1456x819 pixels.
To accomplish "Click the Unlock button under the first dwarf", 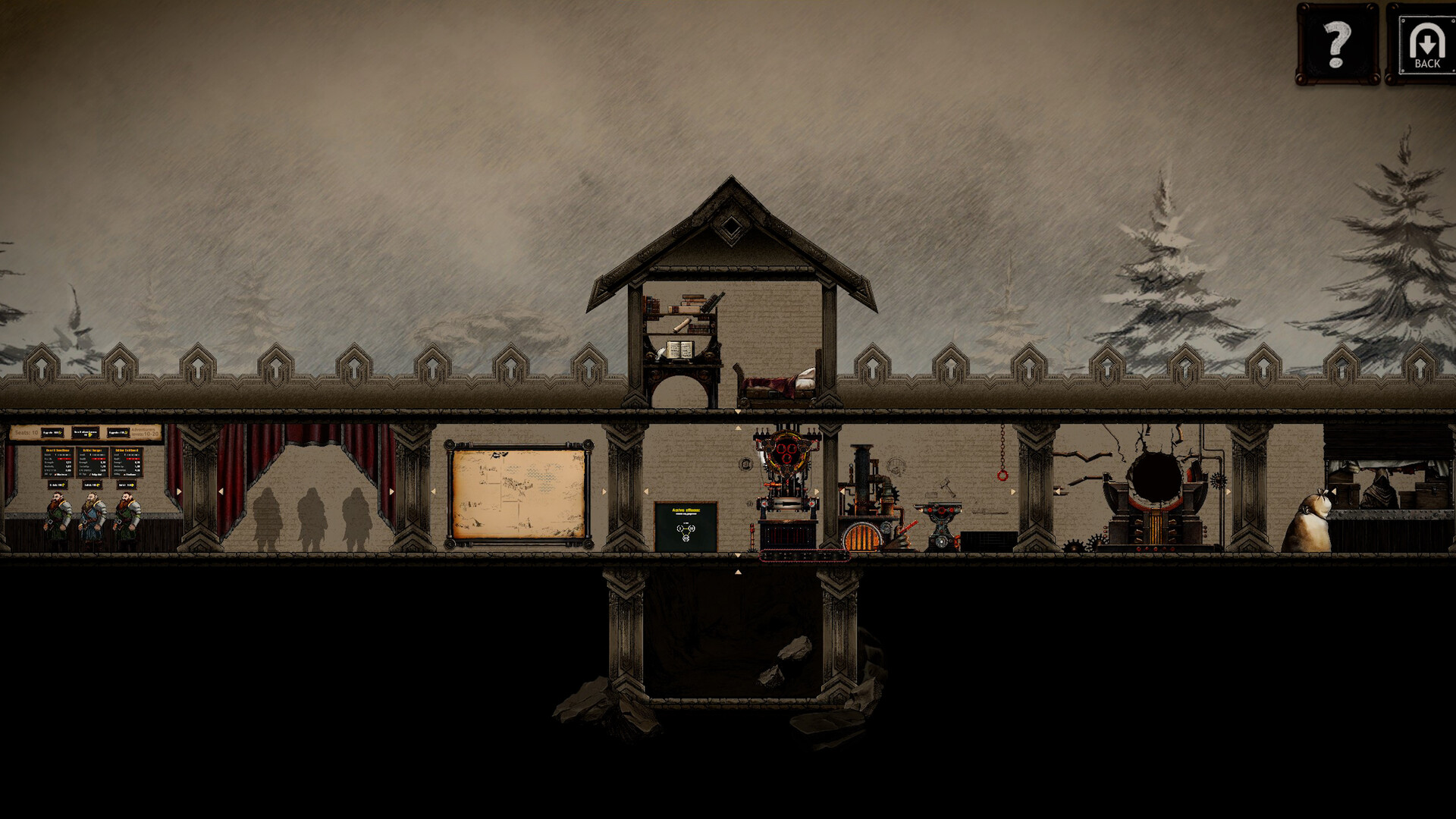I will coord(58,485).
